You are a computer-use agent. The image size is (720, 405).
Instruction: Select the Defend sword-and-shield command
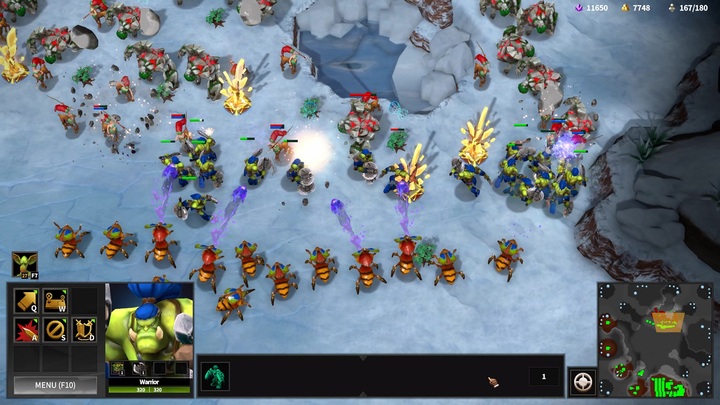click(84, 329)
